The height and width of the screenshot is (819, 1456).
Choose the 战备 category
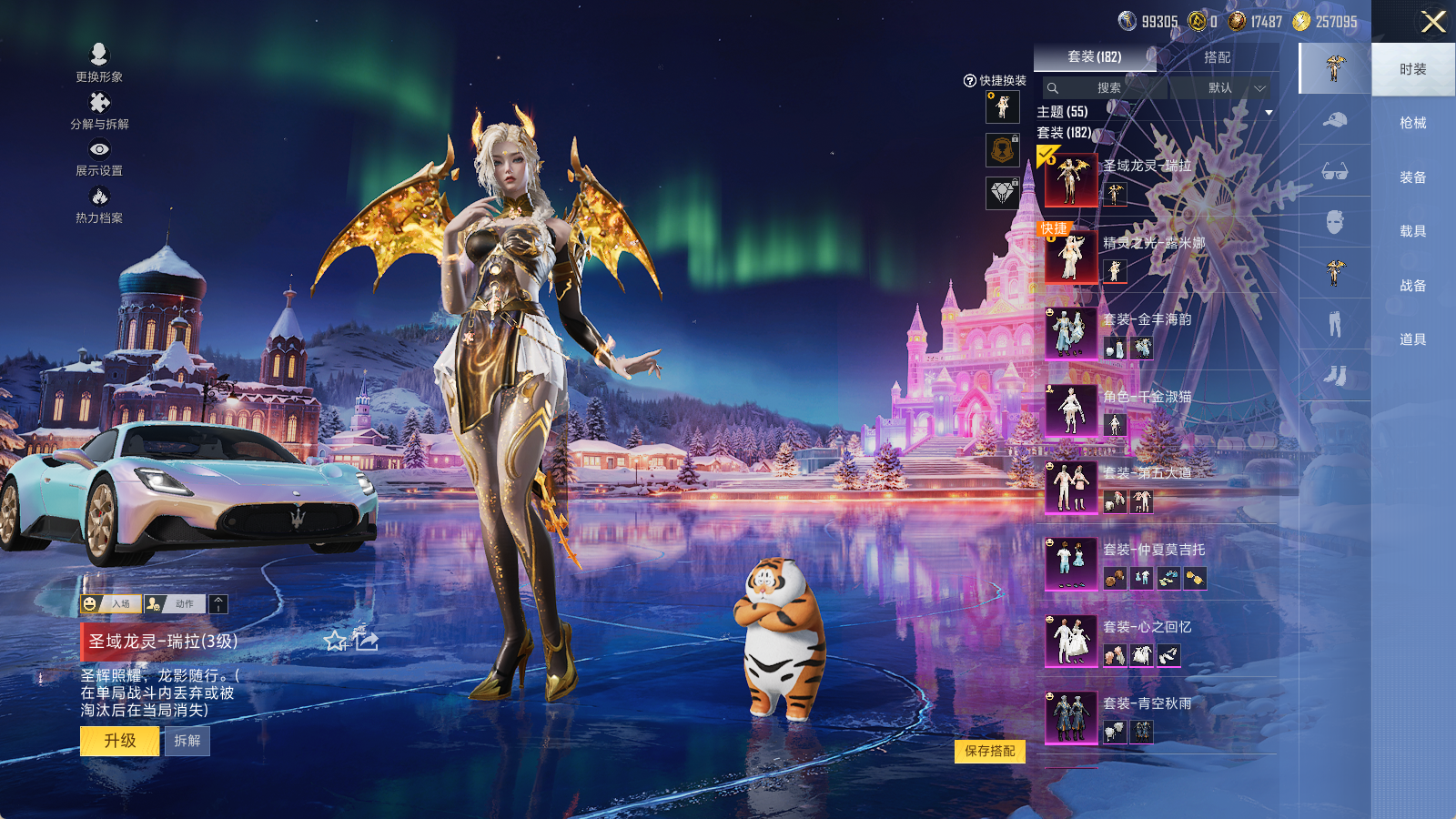(x=1412, y=286)
